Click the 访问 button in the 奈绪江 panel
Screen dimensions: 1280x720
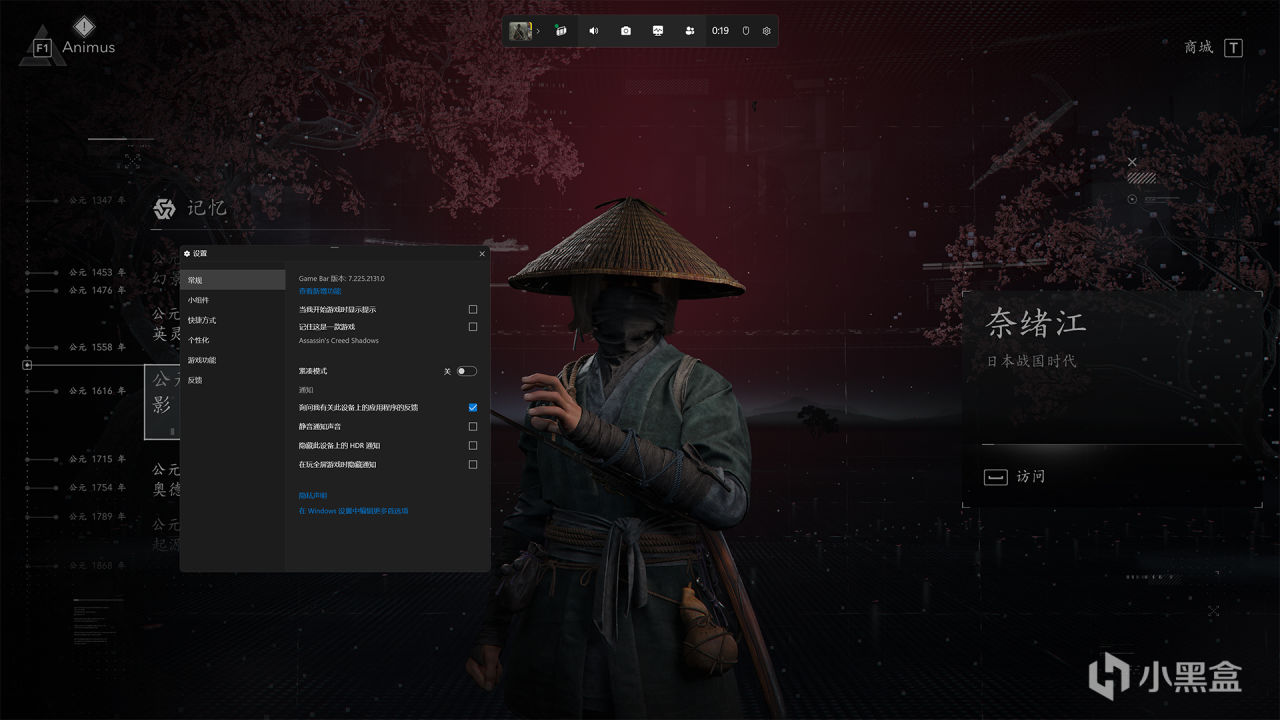tap(1030, 477)
